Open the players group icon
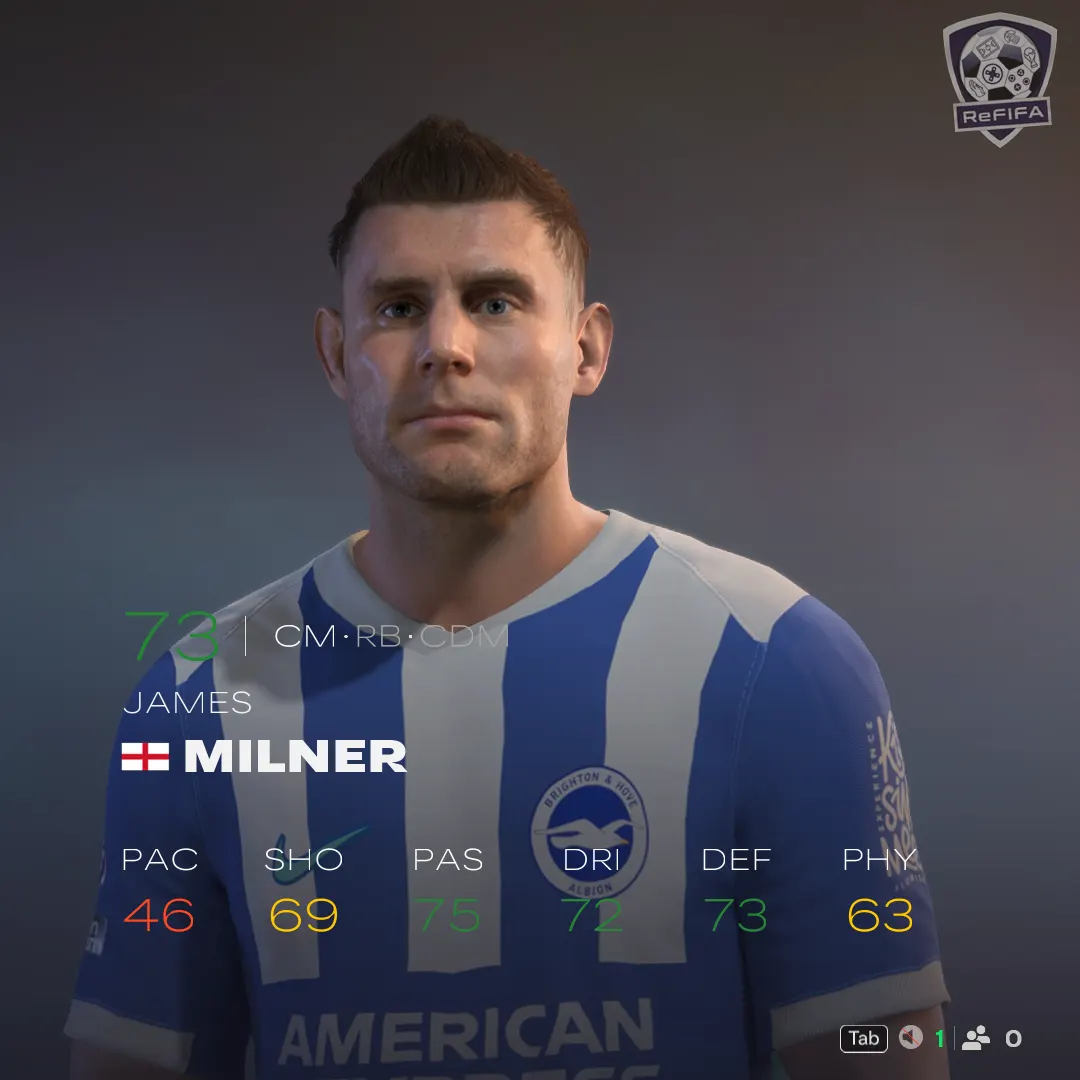The image size is (1080, 1080). pos(975,1038)
